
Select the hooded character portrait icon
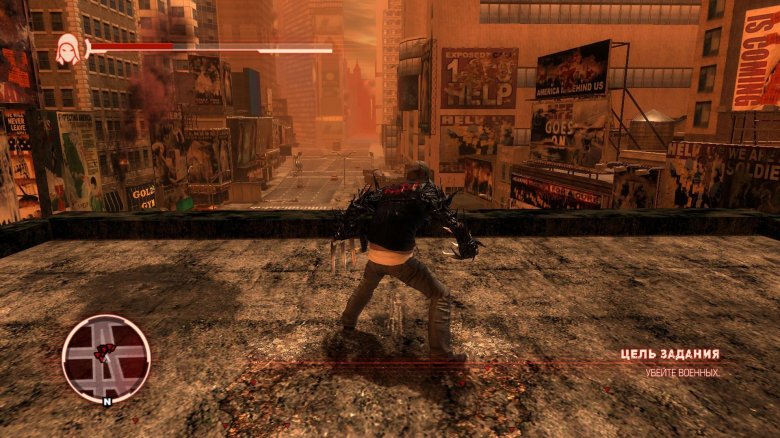pyautogui.click(x=69, y=50)
